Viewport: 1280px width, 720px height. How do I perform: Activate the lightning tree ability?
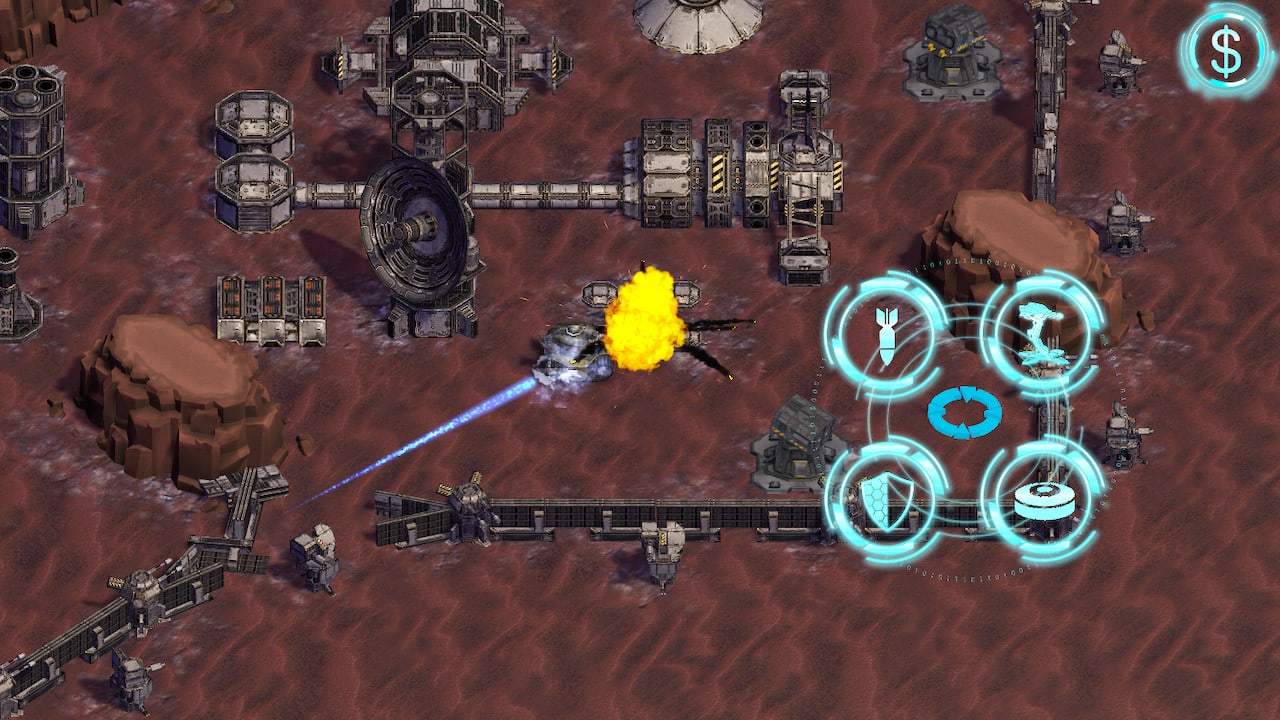[x=1041, y=334]
